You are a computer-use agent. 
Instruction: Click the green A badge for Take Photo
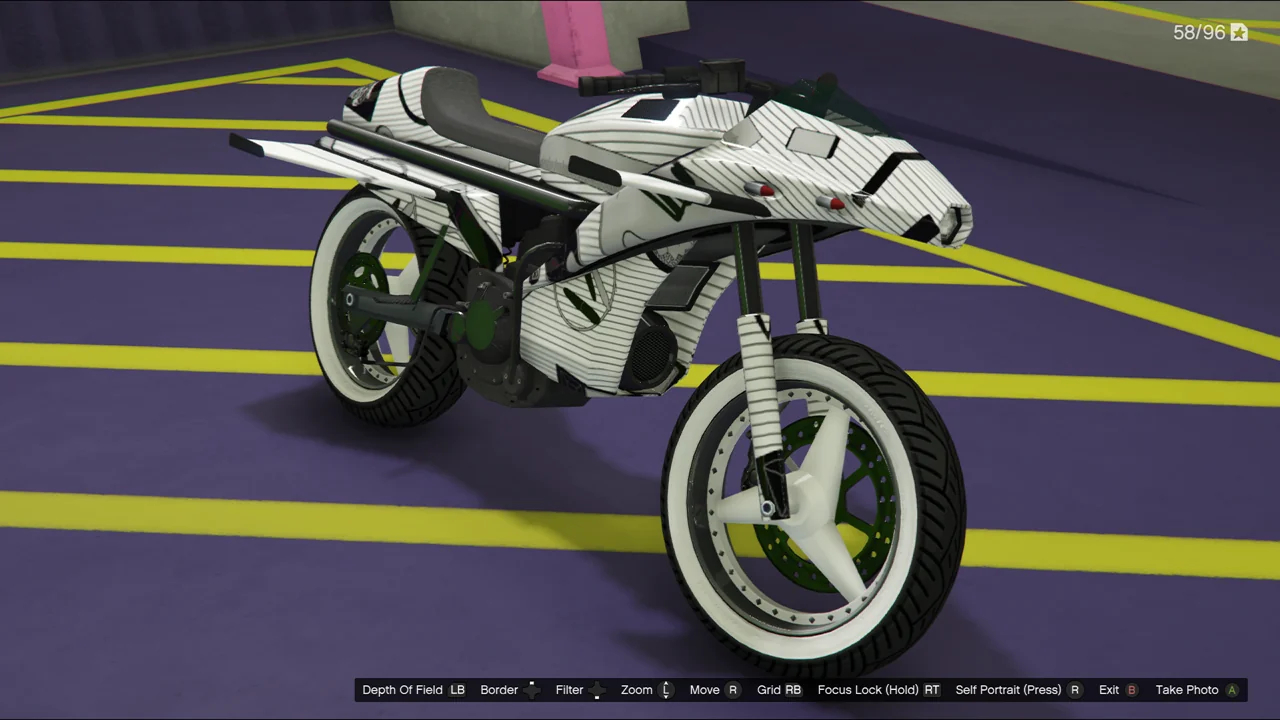[1232, 690]
